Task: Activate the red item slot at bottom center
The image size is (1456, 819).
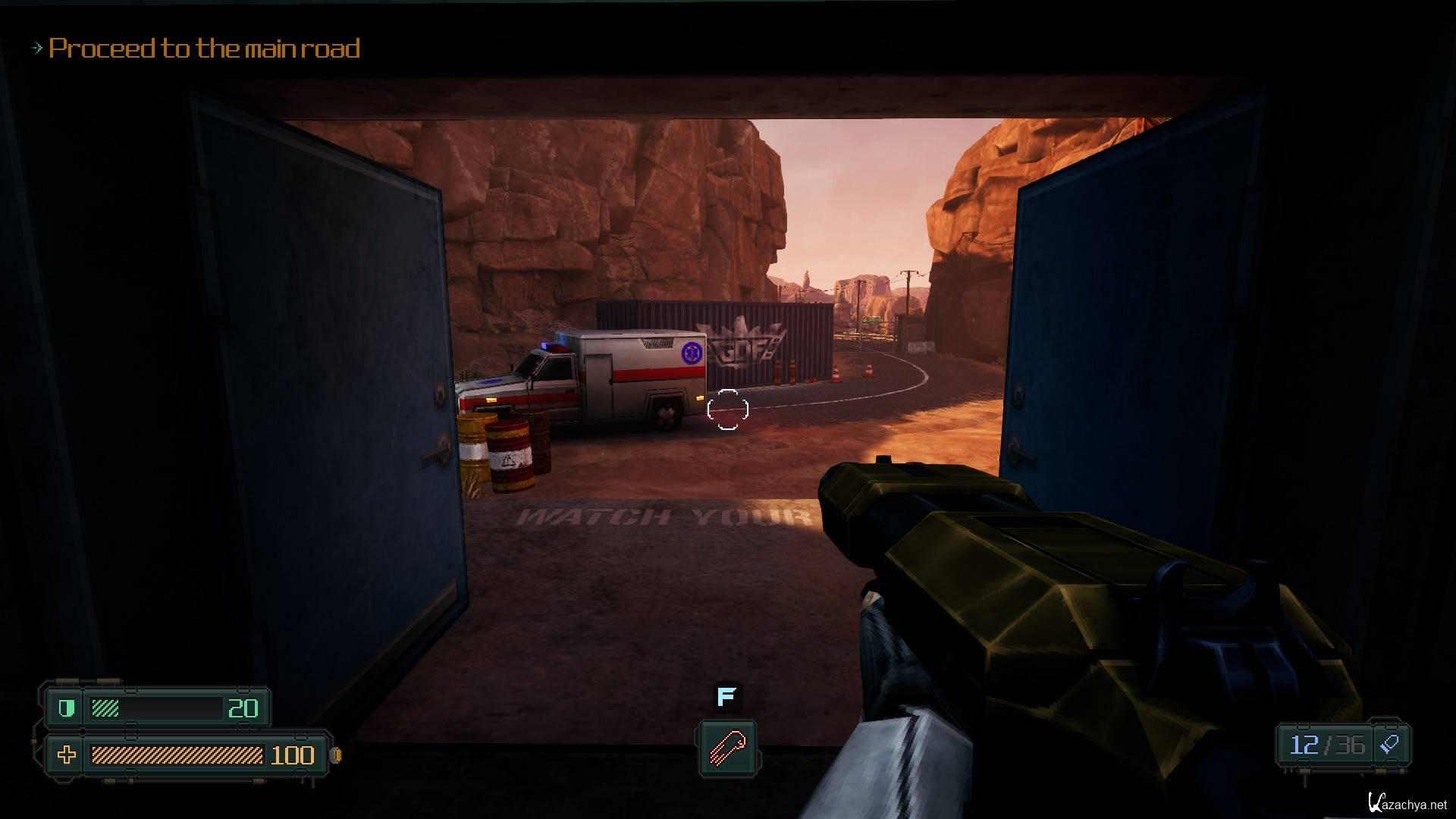Action: [x=727, y=748]
